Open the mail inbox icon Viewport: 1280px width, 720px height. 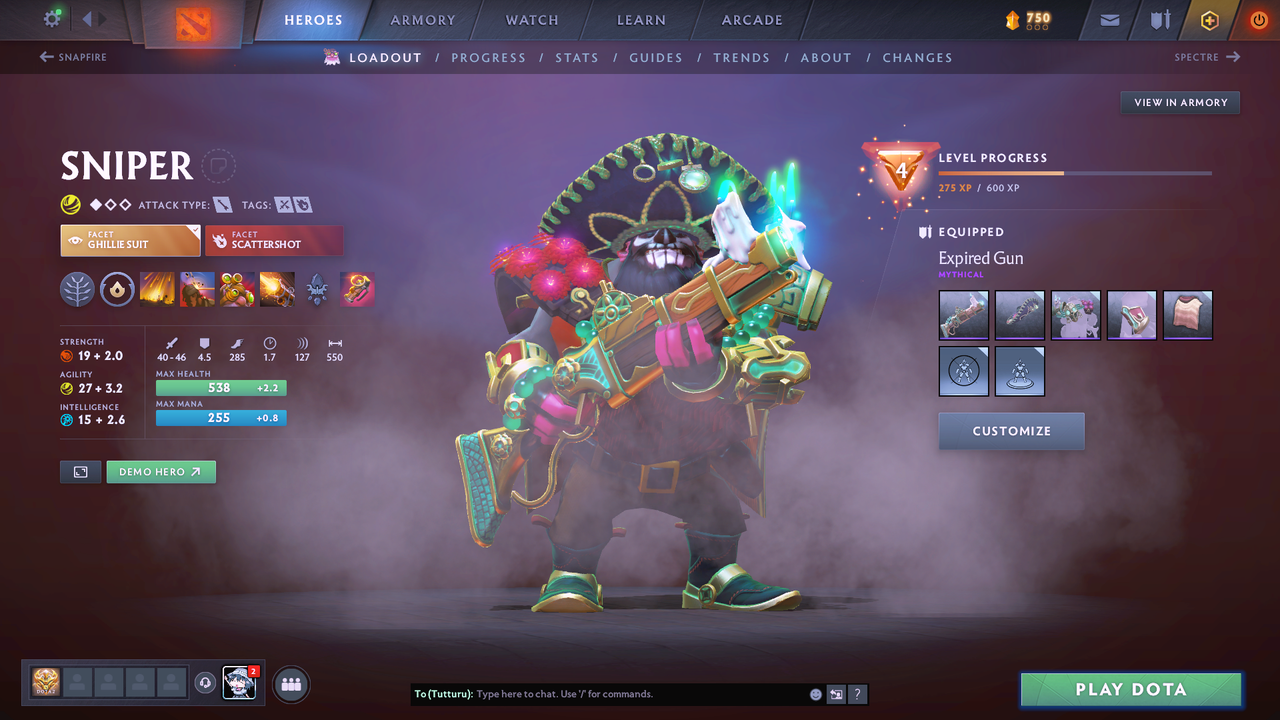pos(1108,19)
